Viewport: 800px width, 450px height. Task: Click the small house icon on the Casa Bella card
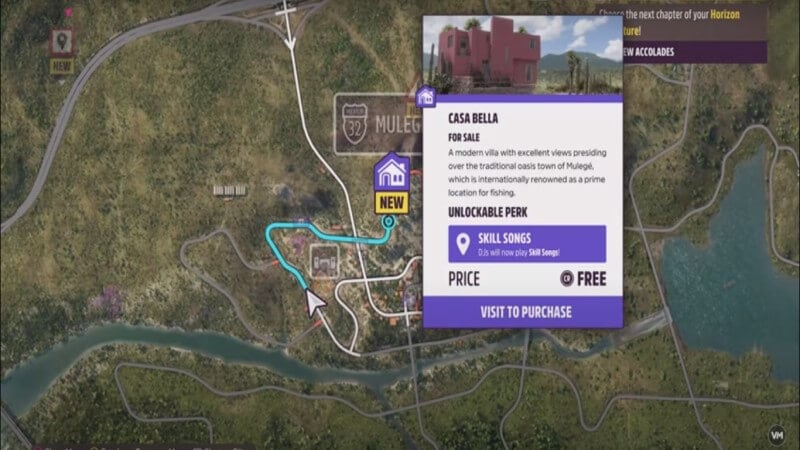point(426,98)
